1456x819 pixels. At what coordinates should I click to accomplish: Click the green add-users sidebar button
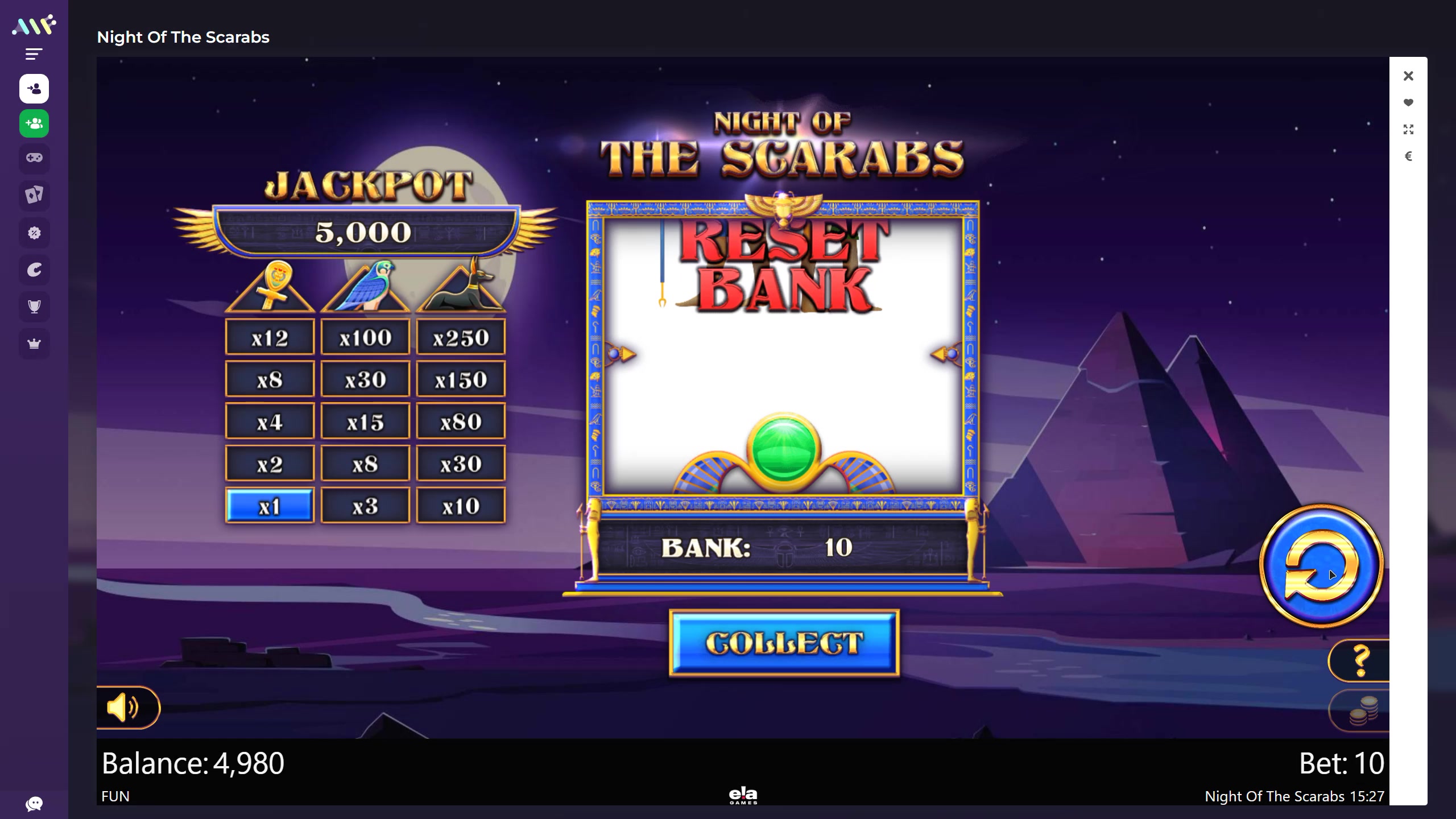(x=34, y=123)
